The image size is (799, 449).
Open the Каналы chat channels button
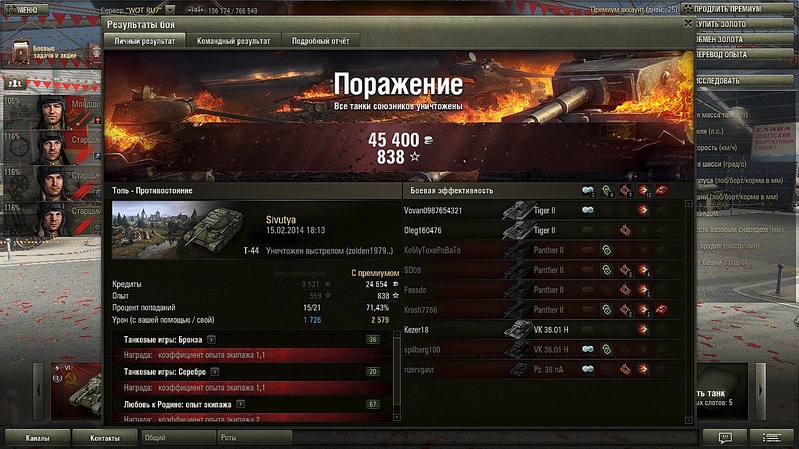[x=38, y=438]
